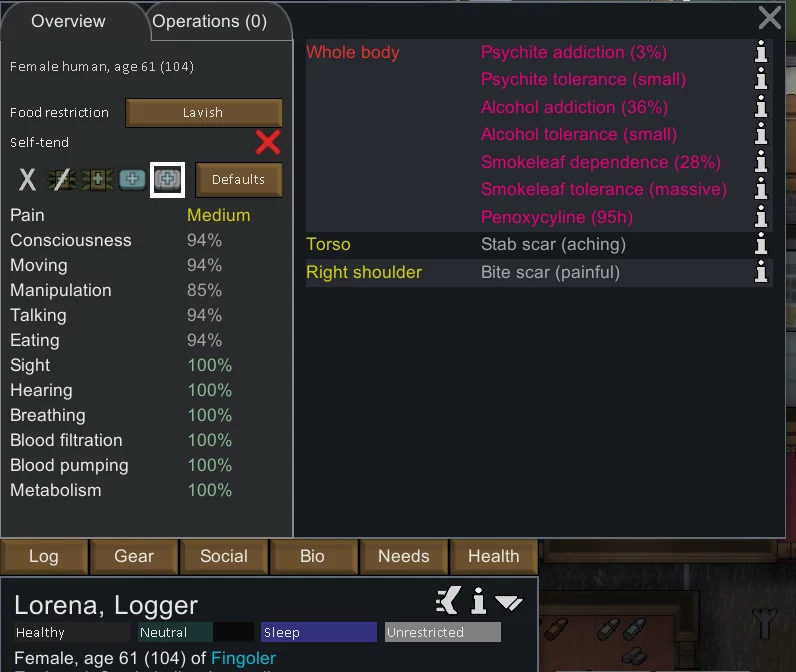796x672 pixels.
Task: Choose the grey glitterworld medicine icon
Action: (x=166, y=180)
